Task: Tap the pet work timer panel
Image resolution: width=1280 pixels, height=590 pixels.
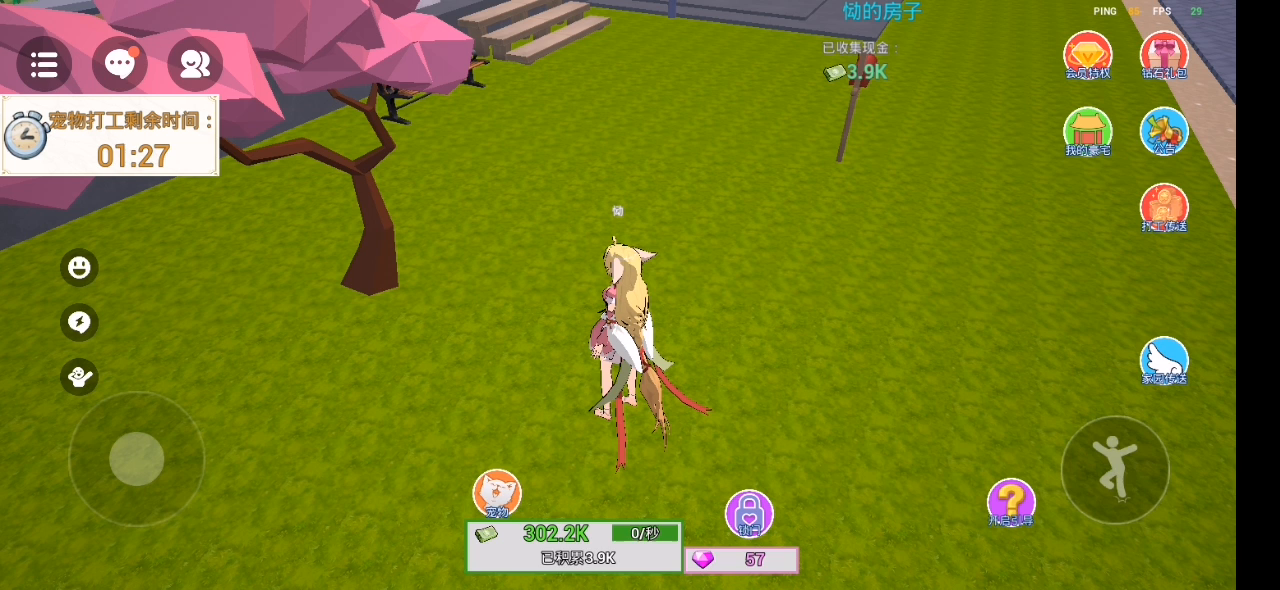Action: [x=110, y=136]
